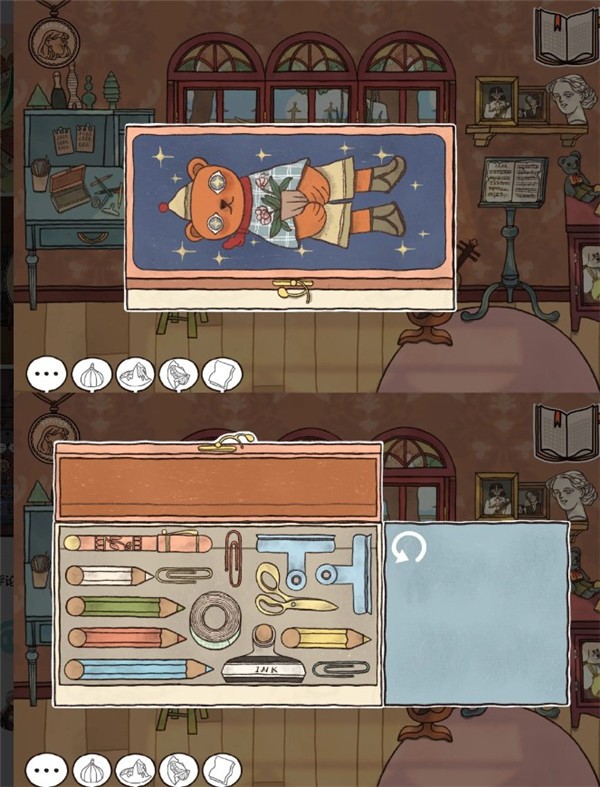
Task: Pick the INK stamp
Action: (264, 665)
